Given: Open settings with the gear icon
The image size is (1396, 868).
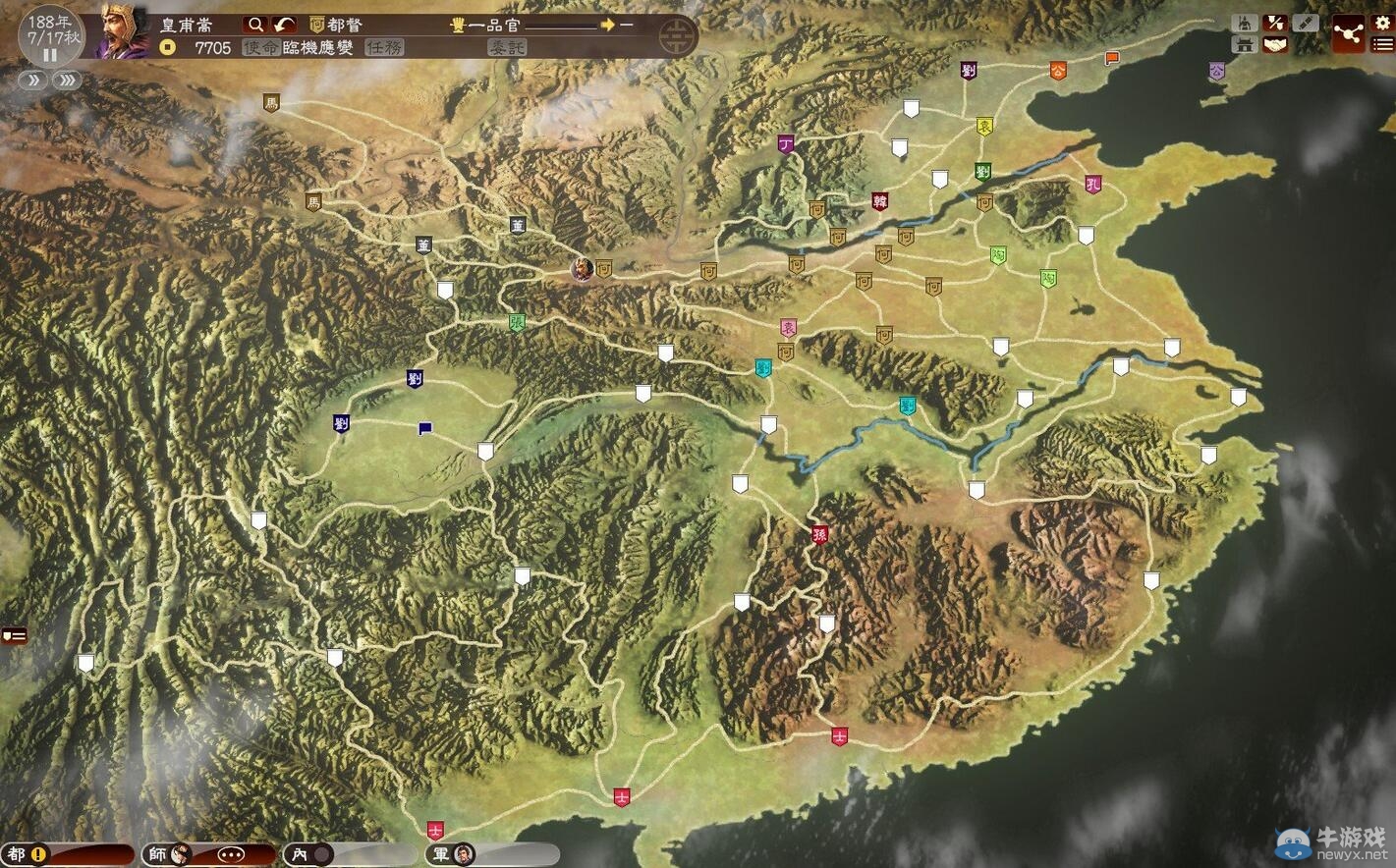Looking at the screenshot, I should coord(1382,23).
